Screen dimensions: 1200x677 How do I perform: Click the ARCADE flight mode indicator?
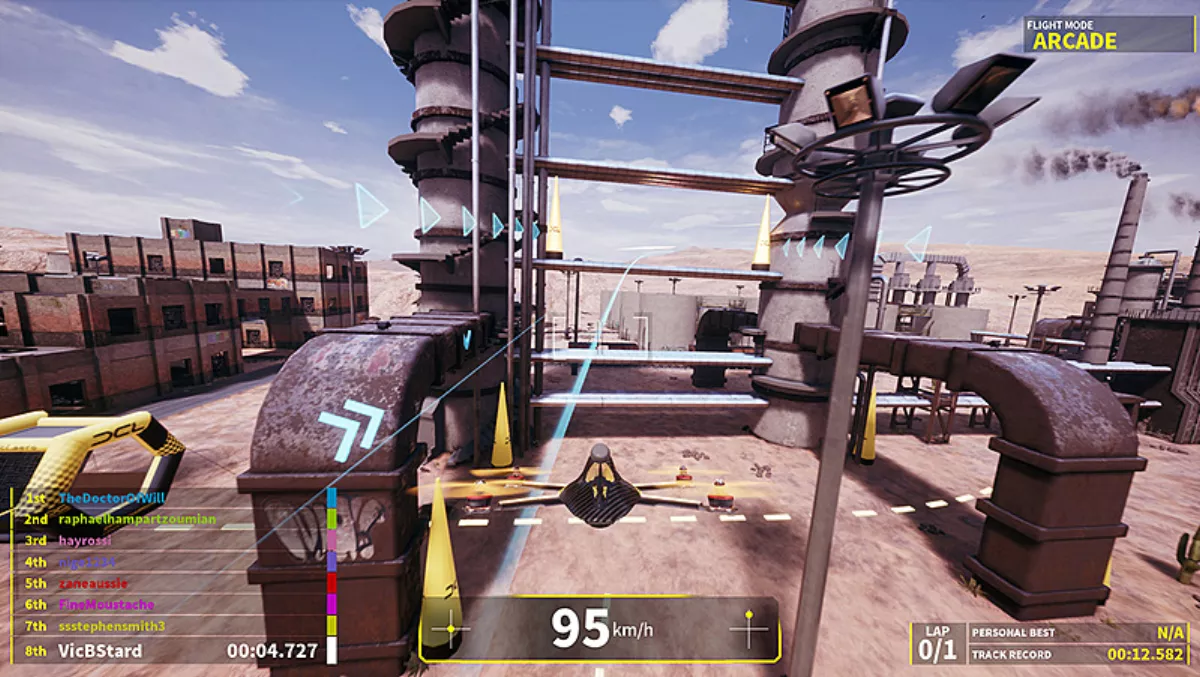(x=1074, y=41)
